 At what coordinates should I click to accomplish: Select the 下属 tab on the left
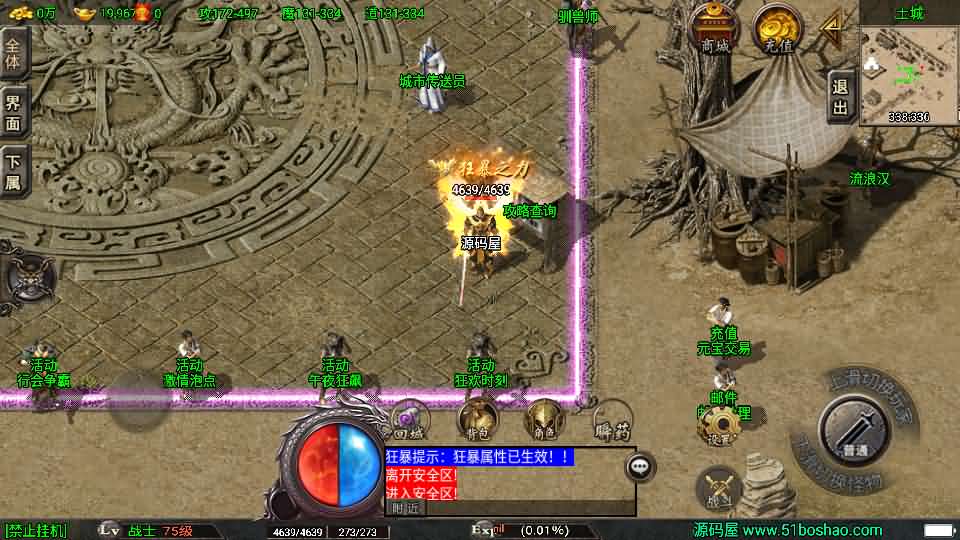(x=13, y=169)
